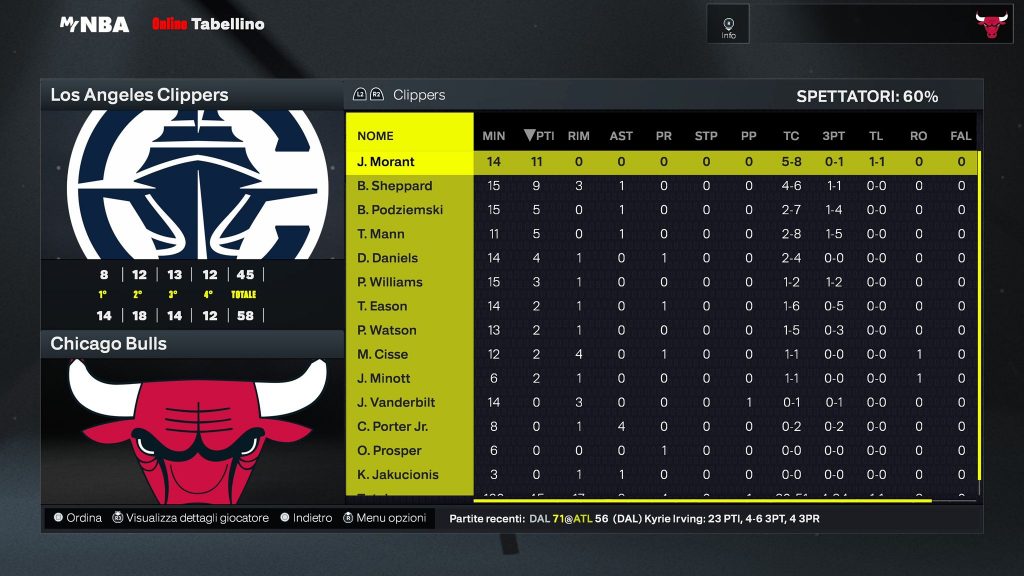Choose the P. Williams player row

[390, 282]
